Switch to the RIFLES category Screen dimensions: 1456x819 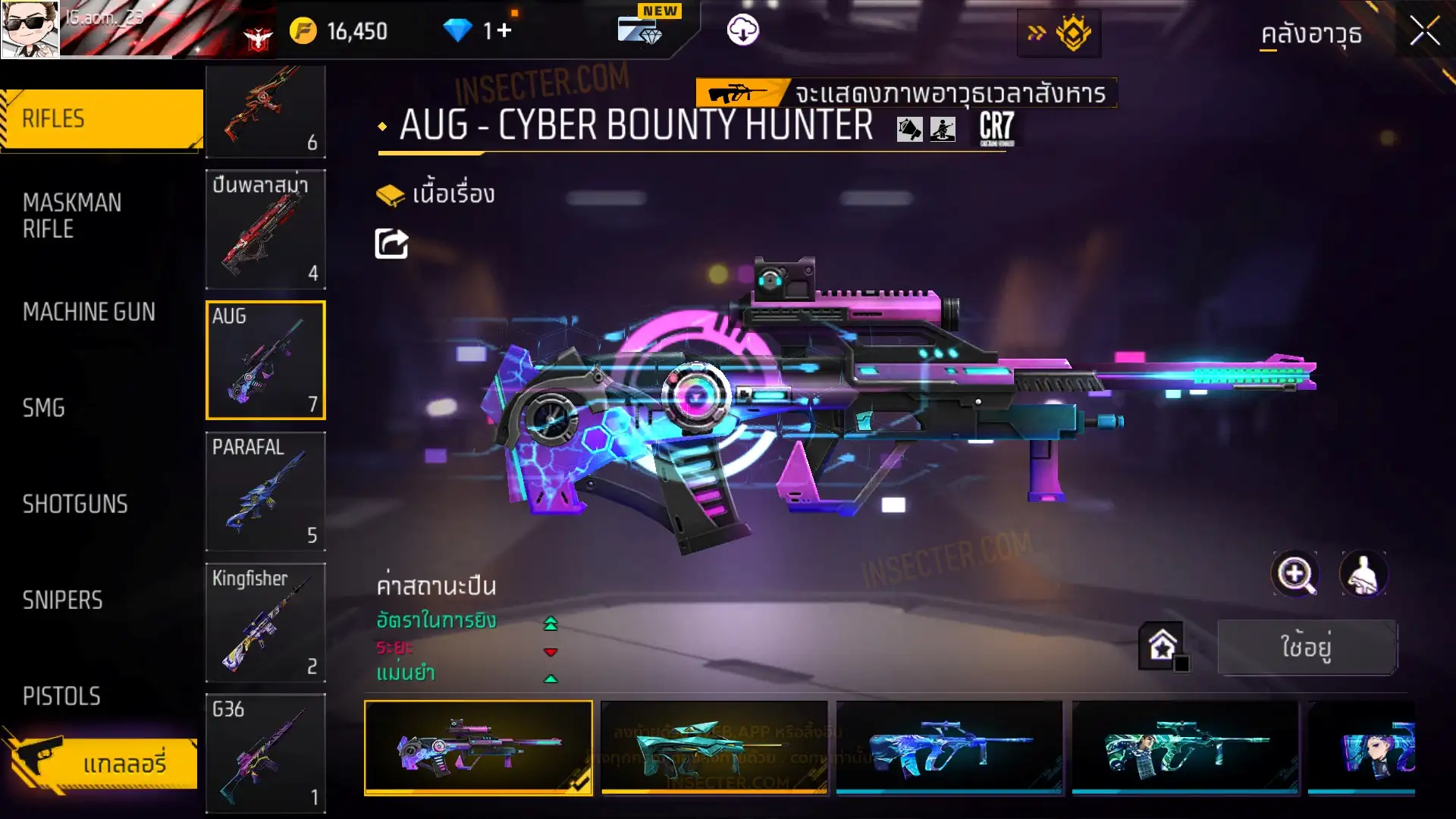pos(102,119)
